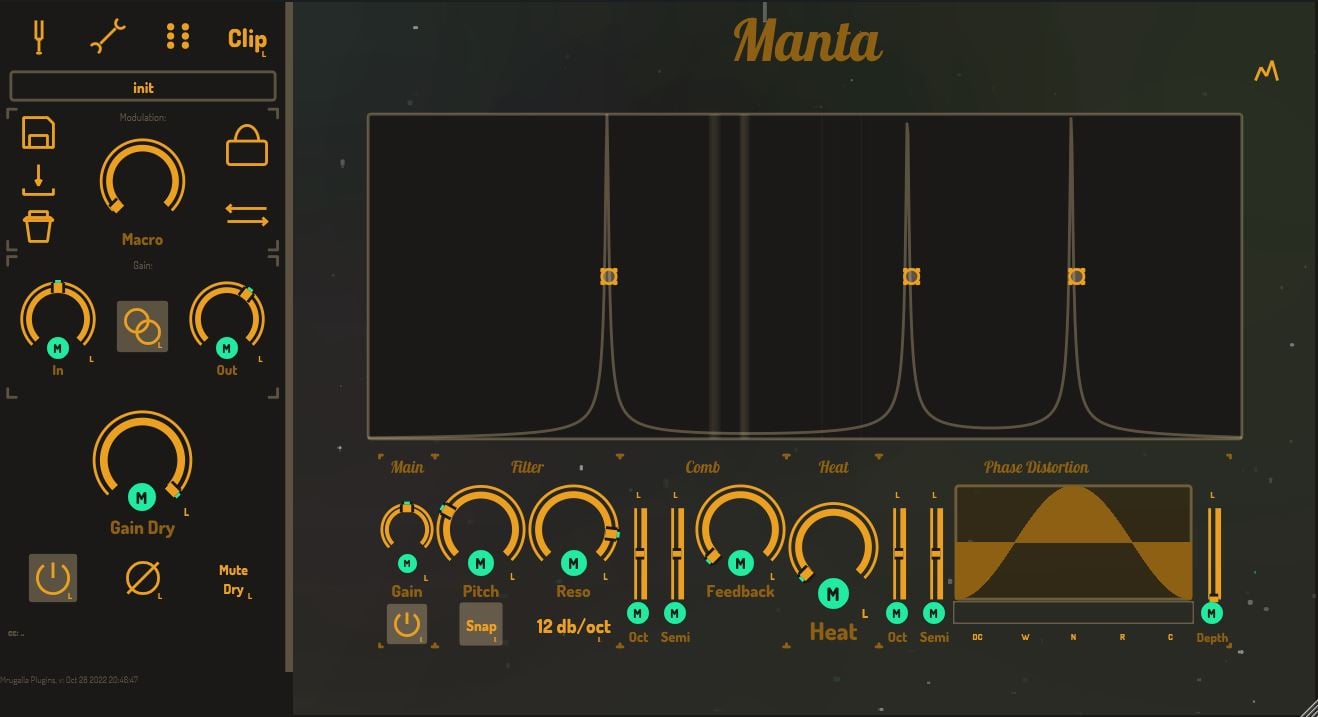Toggle the Main section power button

tap(406, 625)
